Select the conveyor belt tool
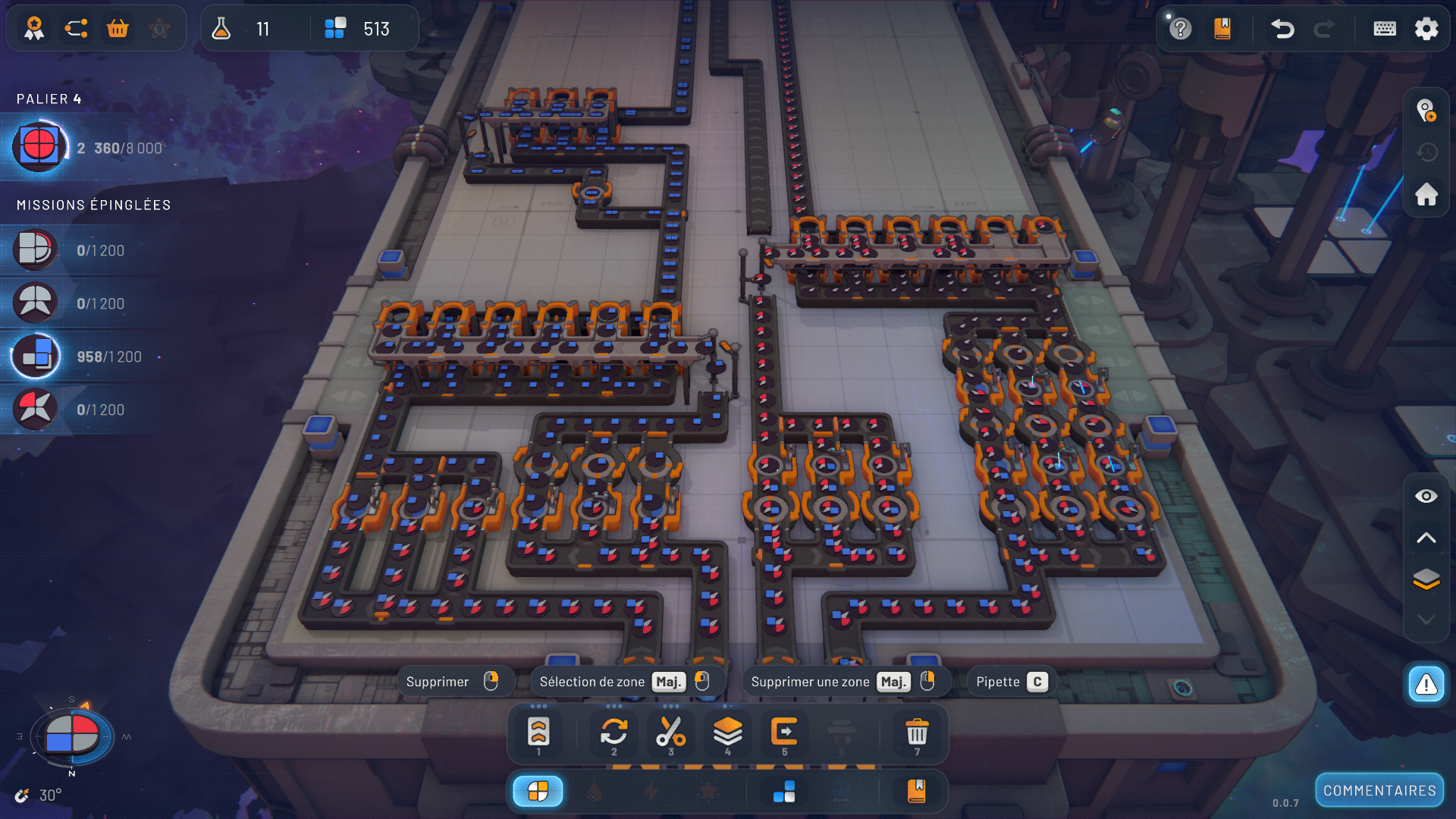This screenshot has height=819, width=1456. tap(538, 733)
